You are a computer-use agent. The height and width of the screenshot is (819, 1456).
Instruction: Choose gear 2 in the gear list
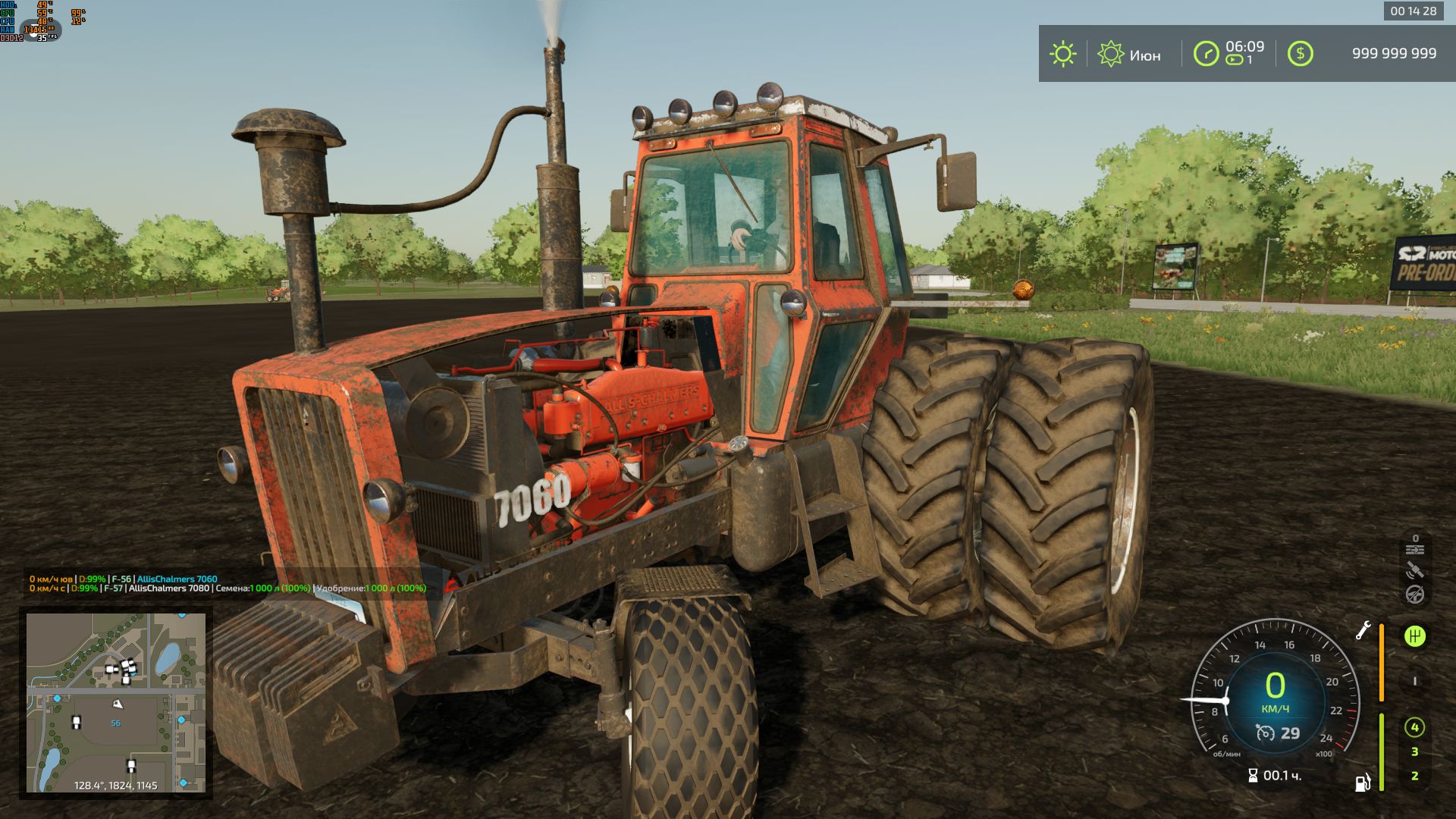coord(1414,776)
